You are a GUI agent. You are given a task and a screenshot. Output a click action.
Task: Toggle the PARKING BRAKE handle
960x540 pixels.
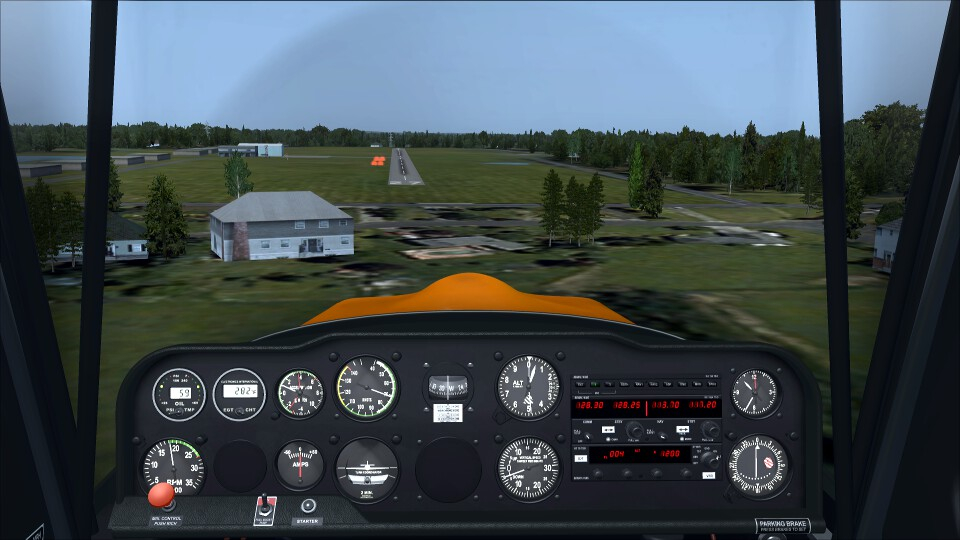tap(781, 525)
